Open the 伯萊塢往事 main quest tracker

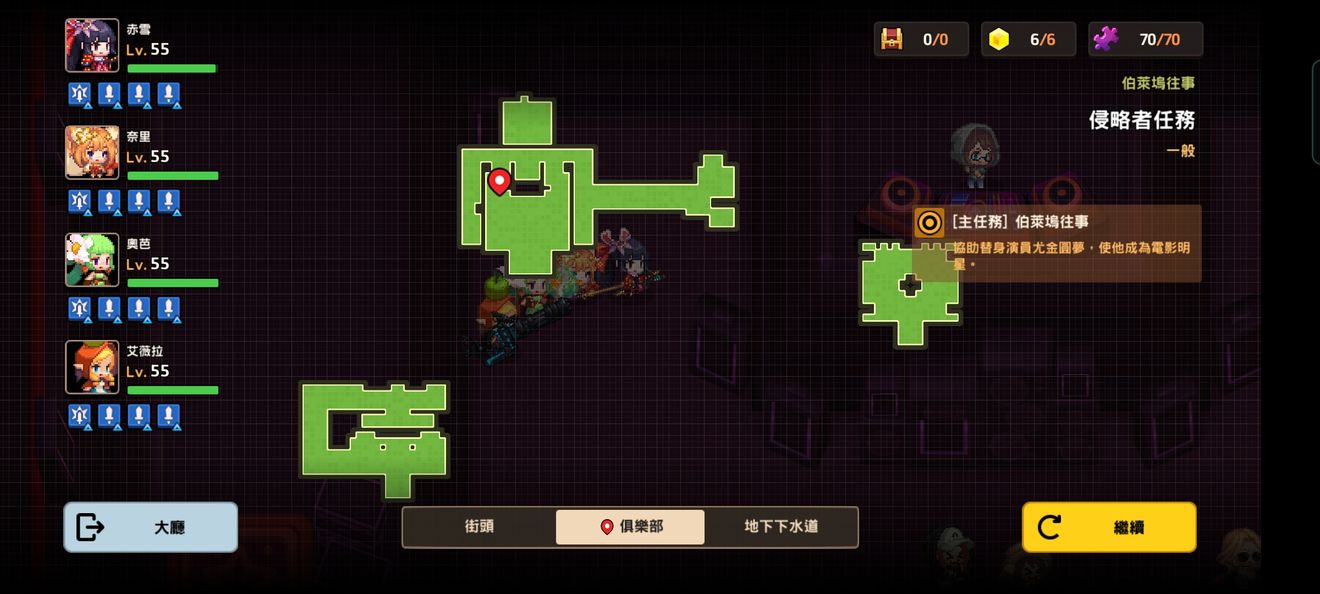coord(1057,243)
